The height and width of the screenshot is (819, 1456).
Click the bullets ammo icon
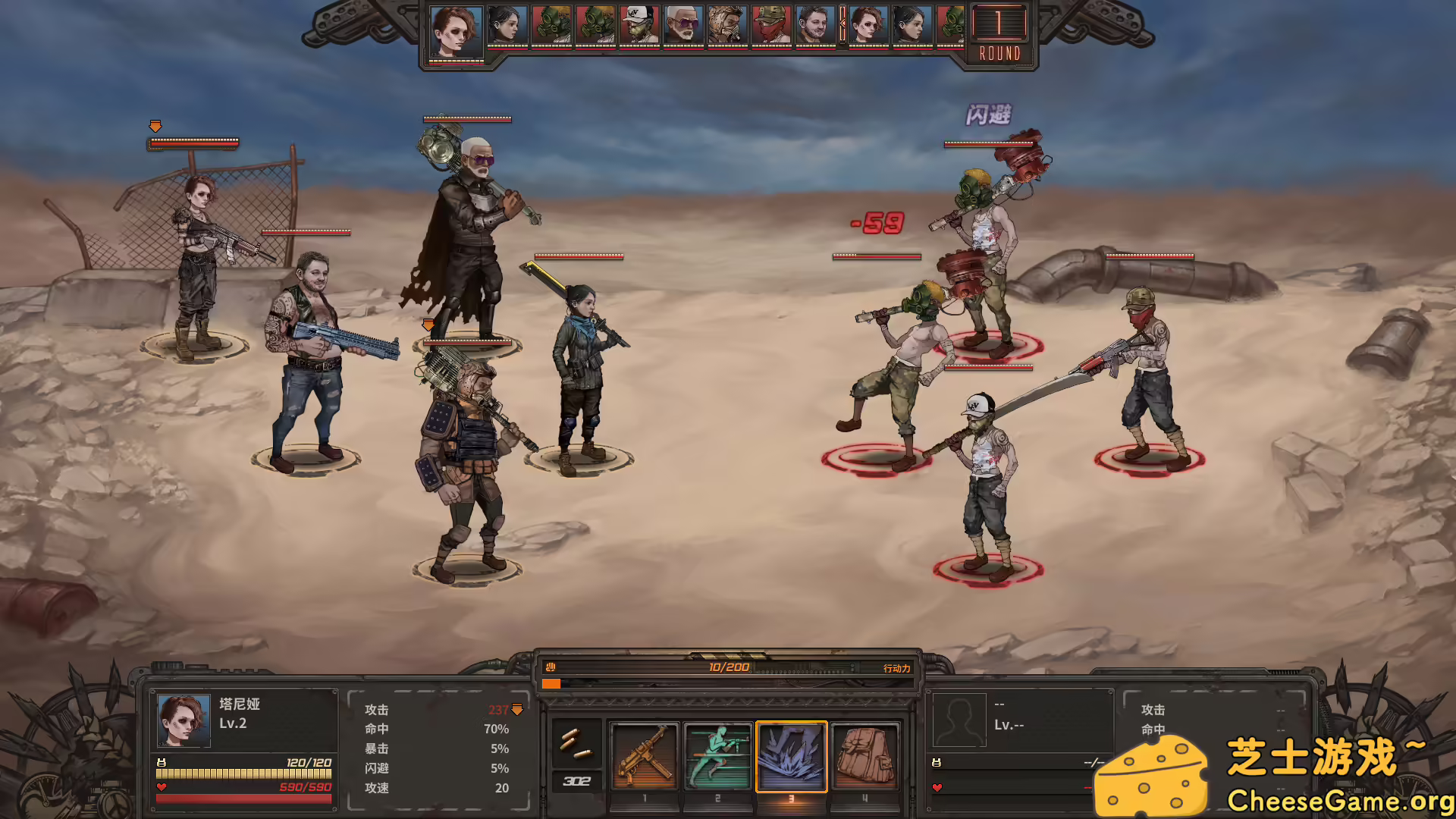[x=576, y=743]
